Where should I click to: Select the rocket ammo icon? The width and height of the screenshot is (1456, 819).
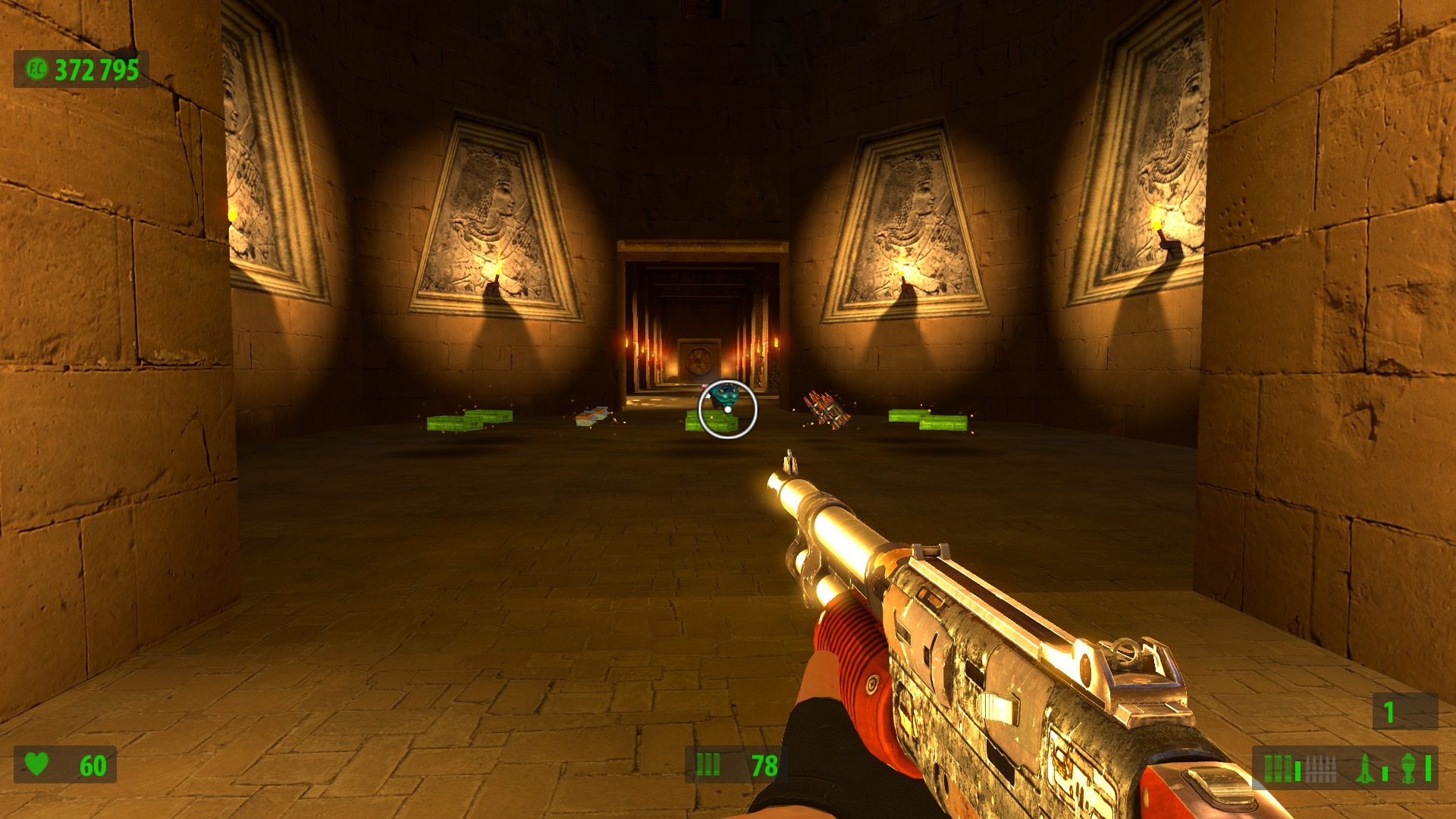click(x=1364, y=768)
